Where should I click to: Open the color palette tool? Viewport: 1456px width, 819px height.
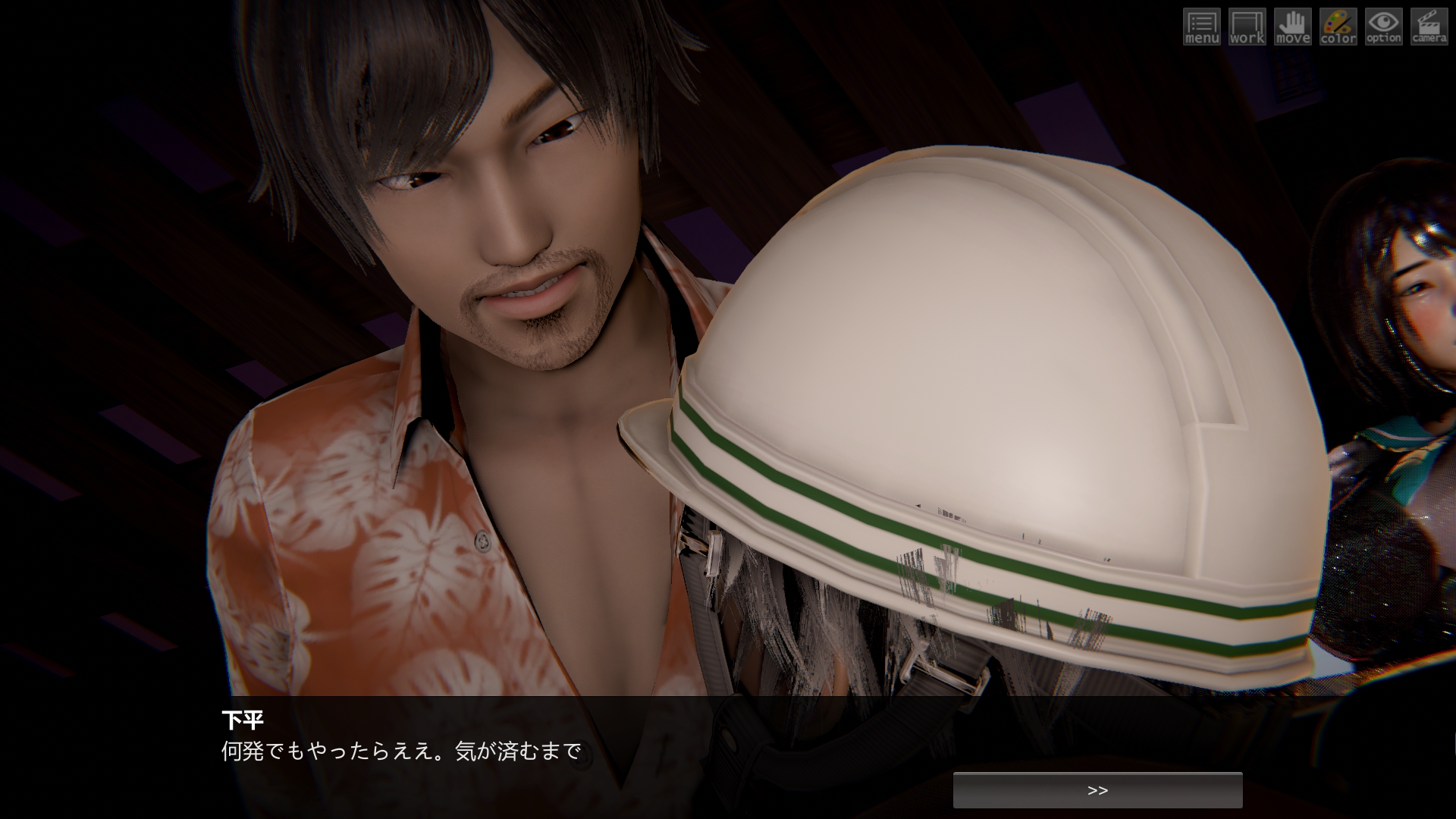click(x=1338, y=27)
